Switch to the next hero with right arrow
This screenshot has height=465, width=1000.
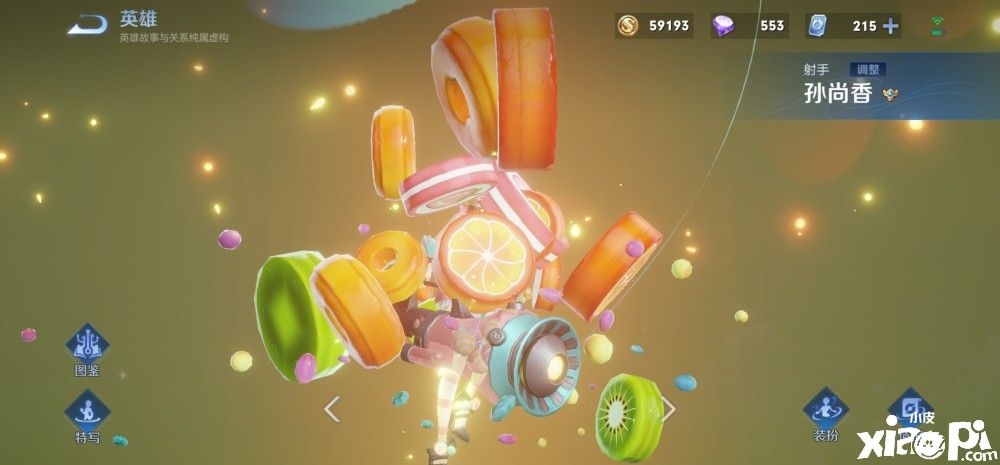669,408
